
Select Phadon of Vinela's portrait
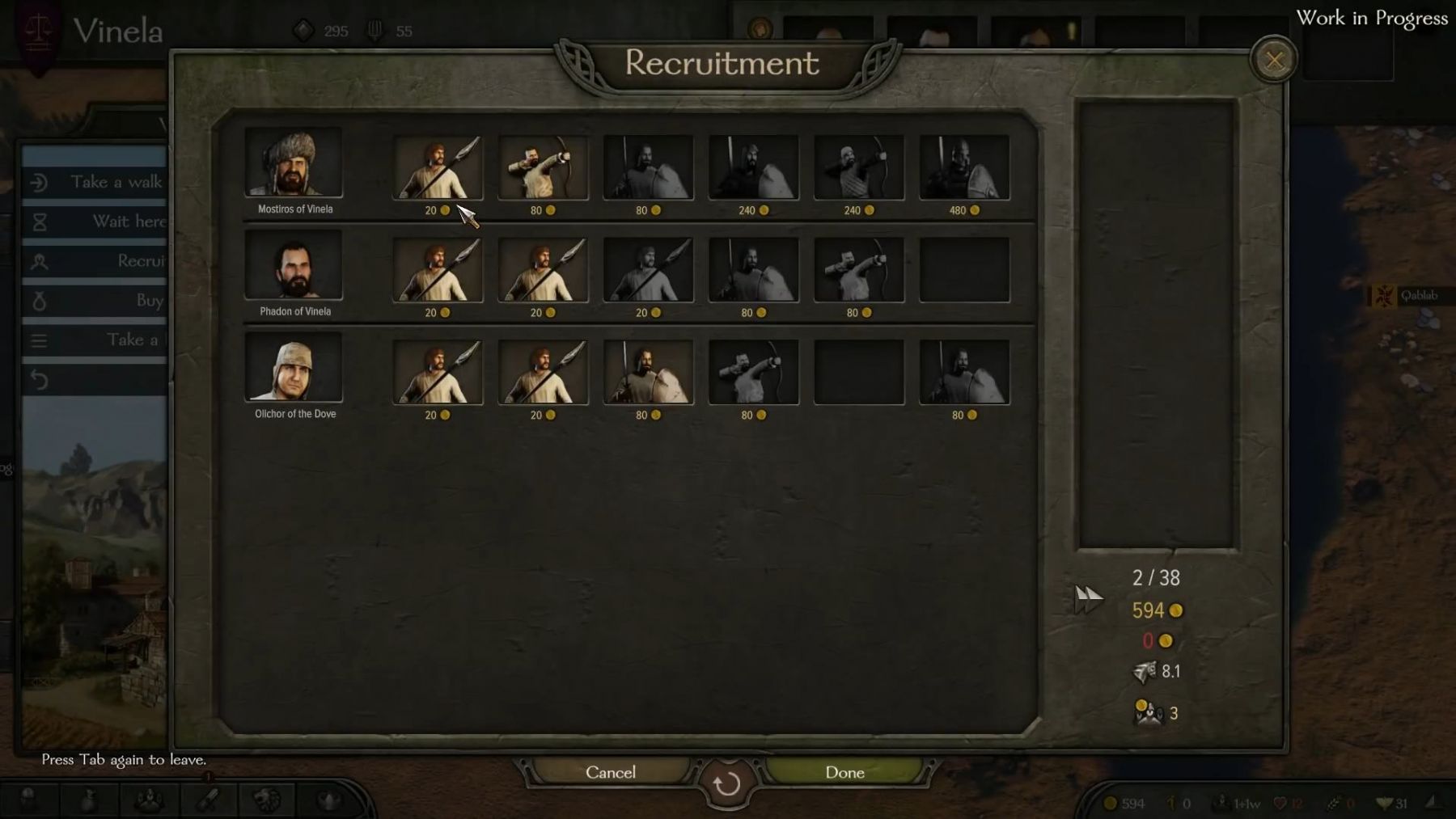pos(294,264)
